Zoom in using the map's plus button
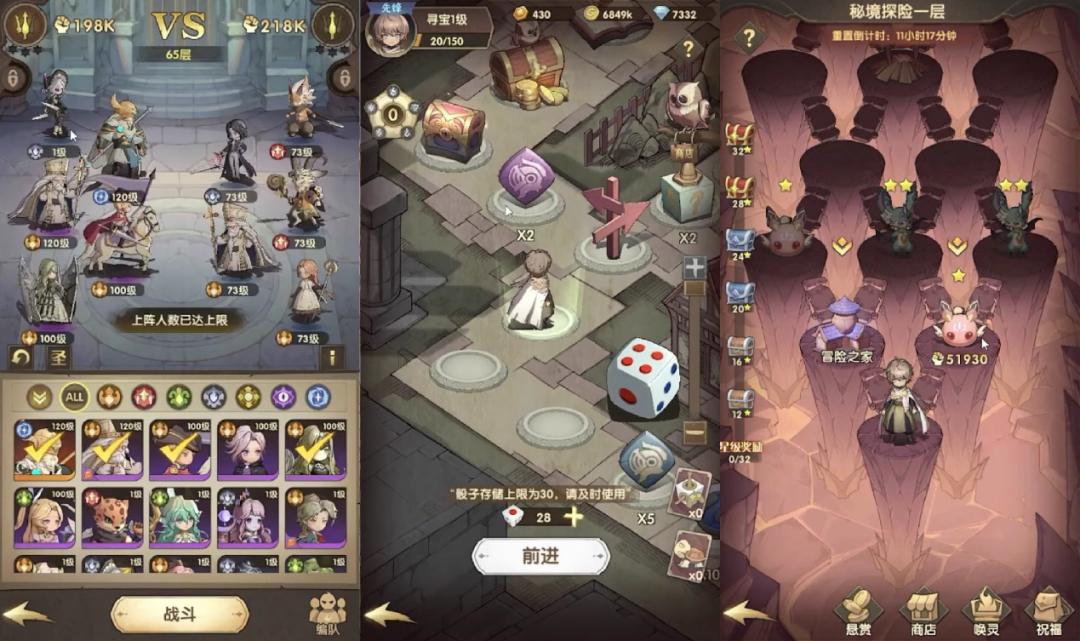Image resolution: width=1080 pixels, height=641 pixels. 694,268
